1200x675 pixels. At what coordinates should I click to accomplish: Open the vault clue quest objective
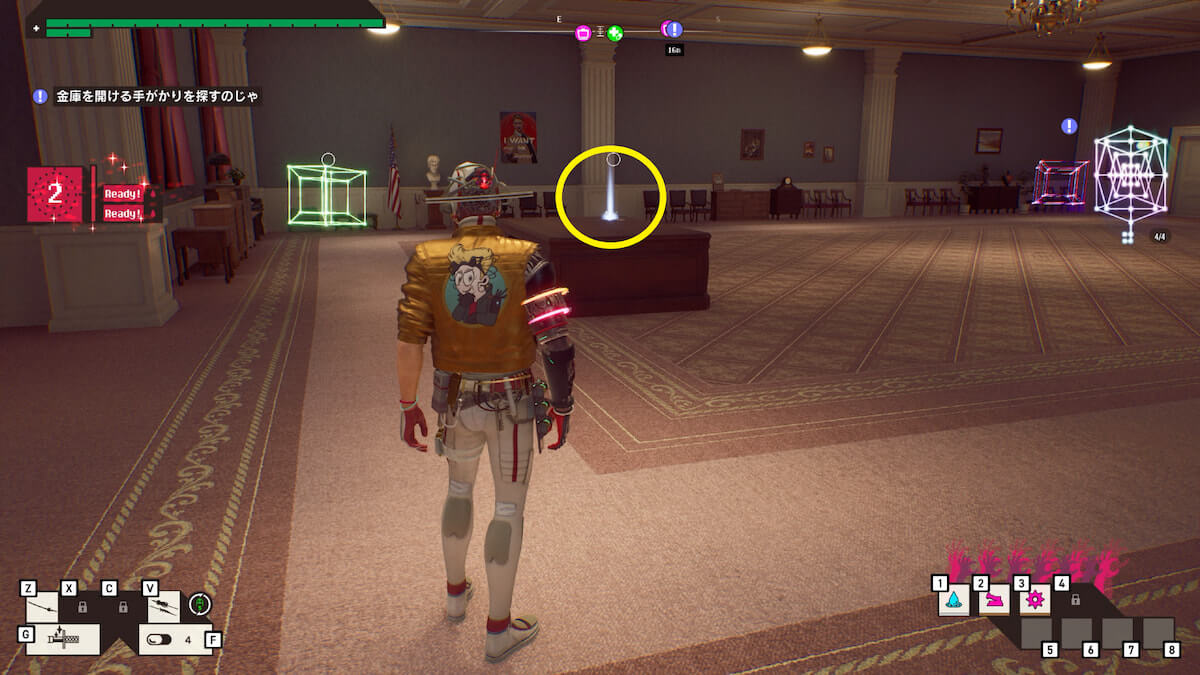tap(148, 97)
